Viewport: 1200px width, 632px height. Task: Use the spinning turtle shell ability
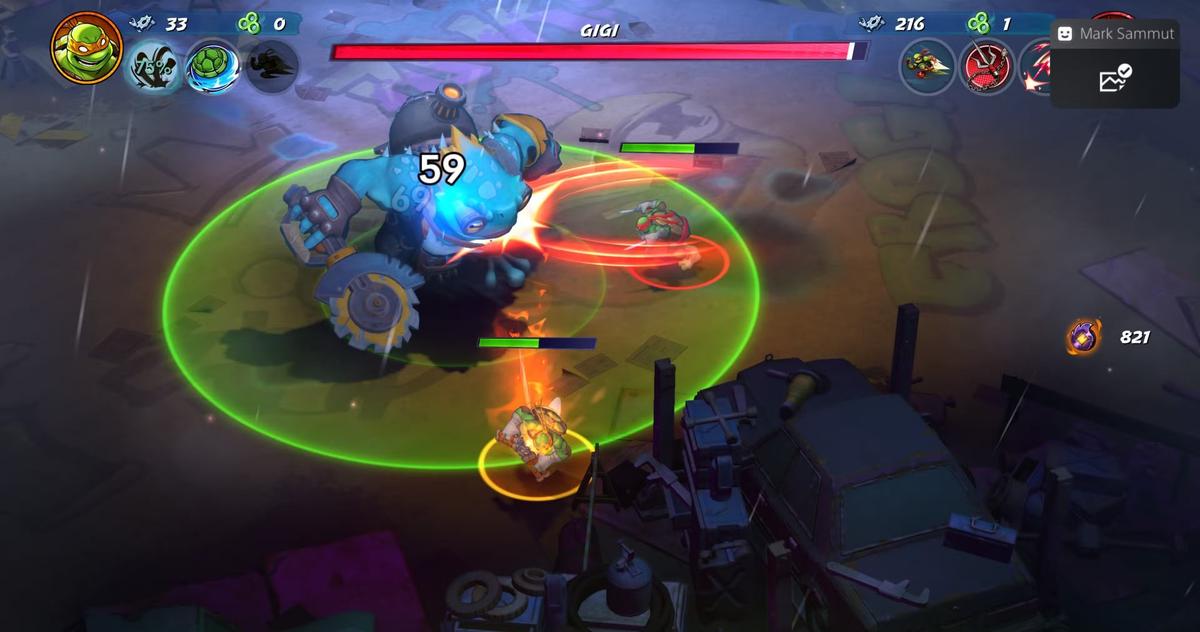tap(212, 67)
